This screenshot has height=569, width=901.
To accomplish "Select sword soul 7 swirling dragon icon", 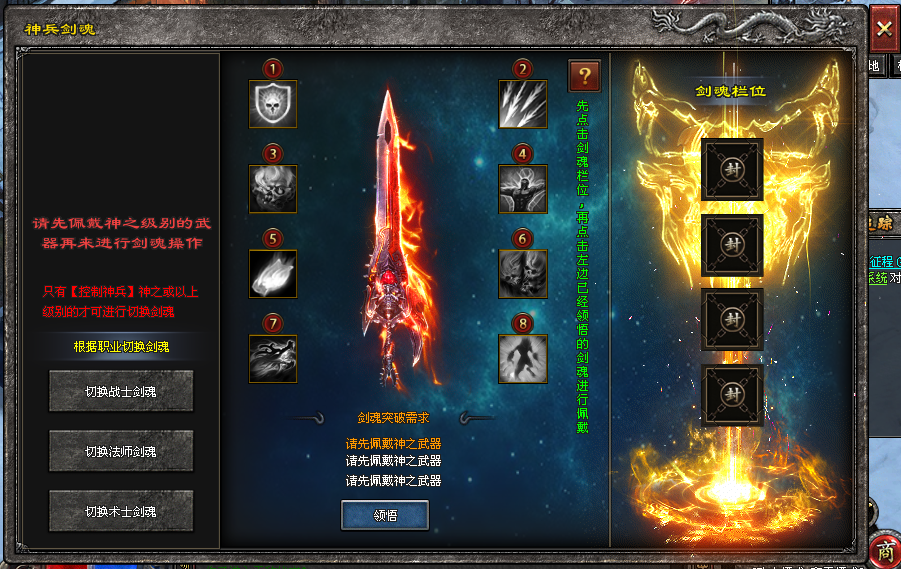I will point(273,359).
